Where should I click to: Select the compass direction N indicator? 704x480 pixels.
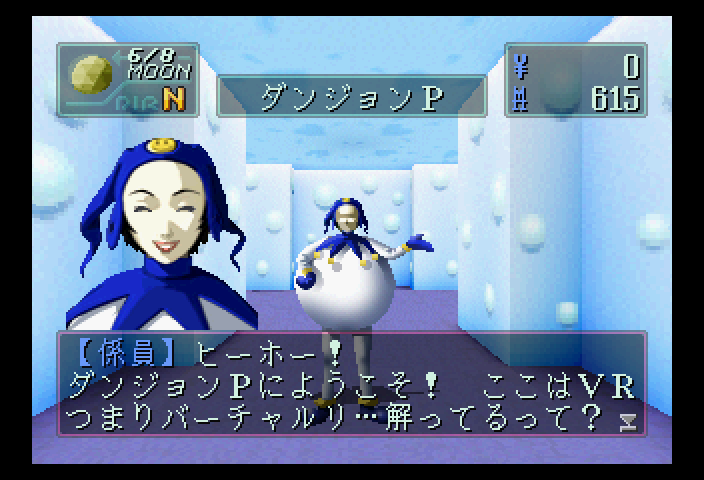(173, 99)
